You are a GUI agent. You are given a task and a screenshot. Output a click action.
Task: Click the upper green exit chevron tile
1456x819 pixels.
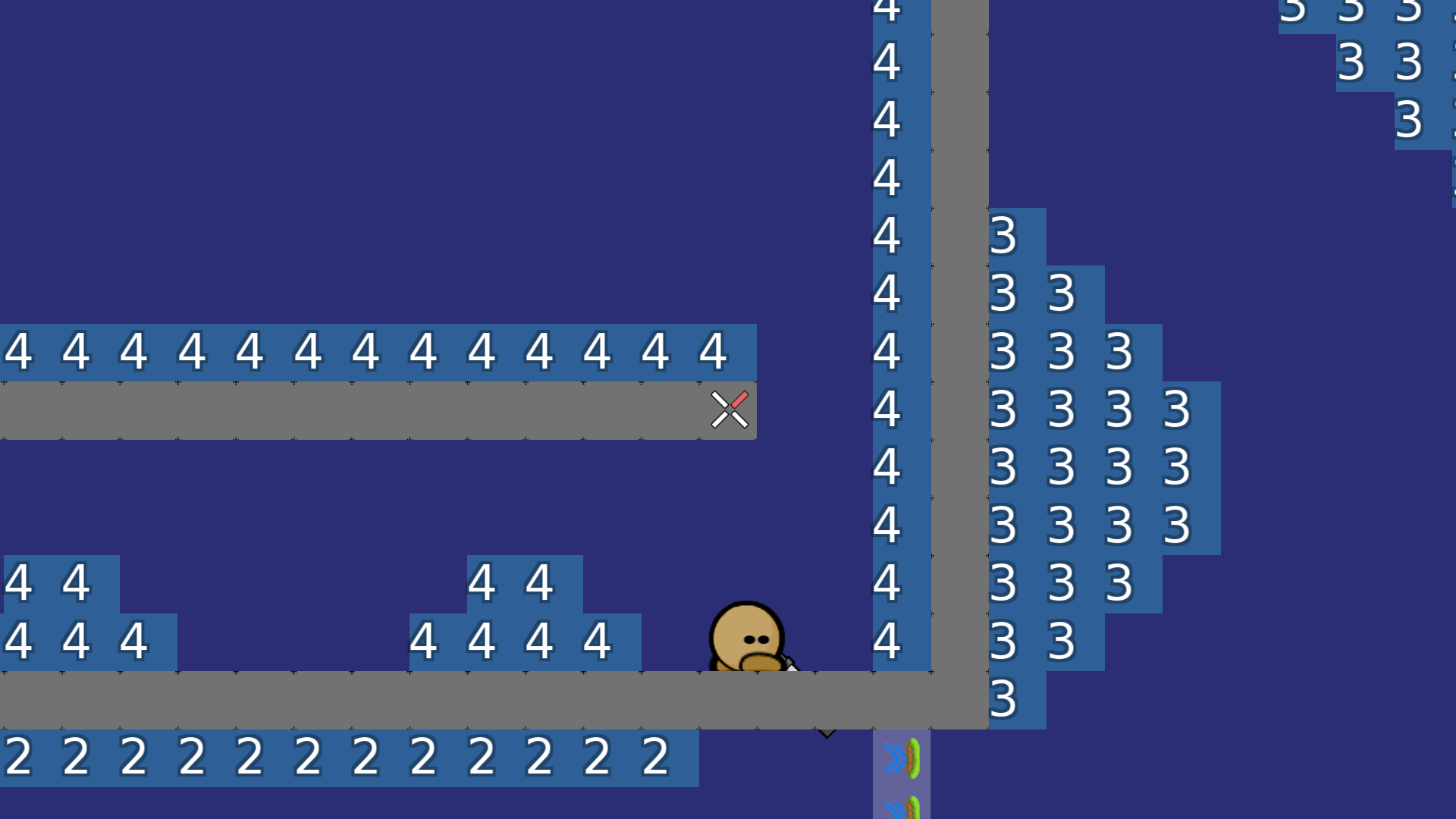click(902, 758)
